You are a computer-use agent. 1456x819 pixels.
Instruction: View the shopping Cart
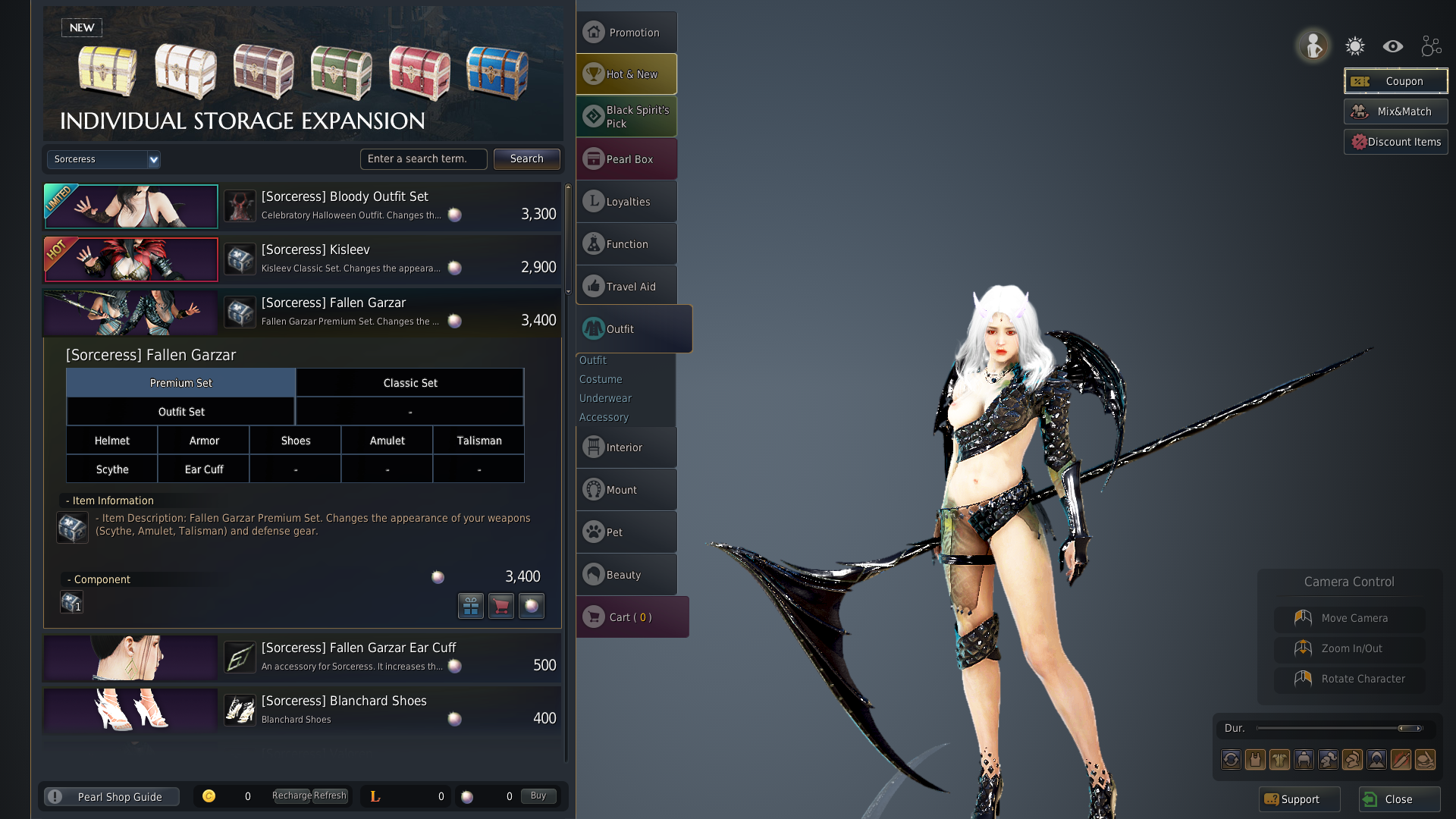coord(632,617)
